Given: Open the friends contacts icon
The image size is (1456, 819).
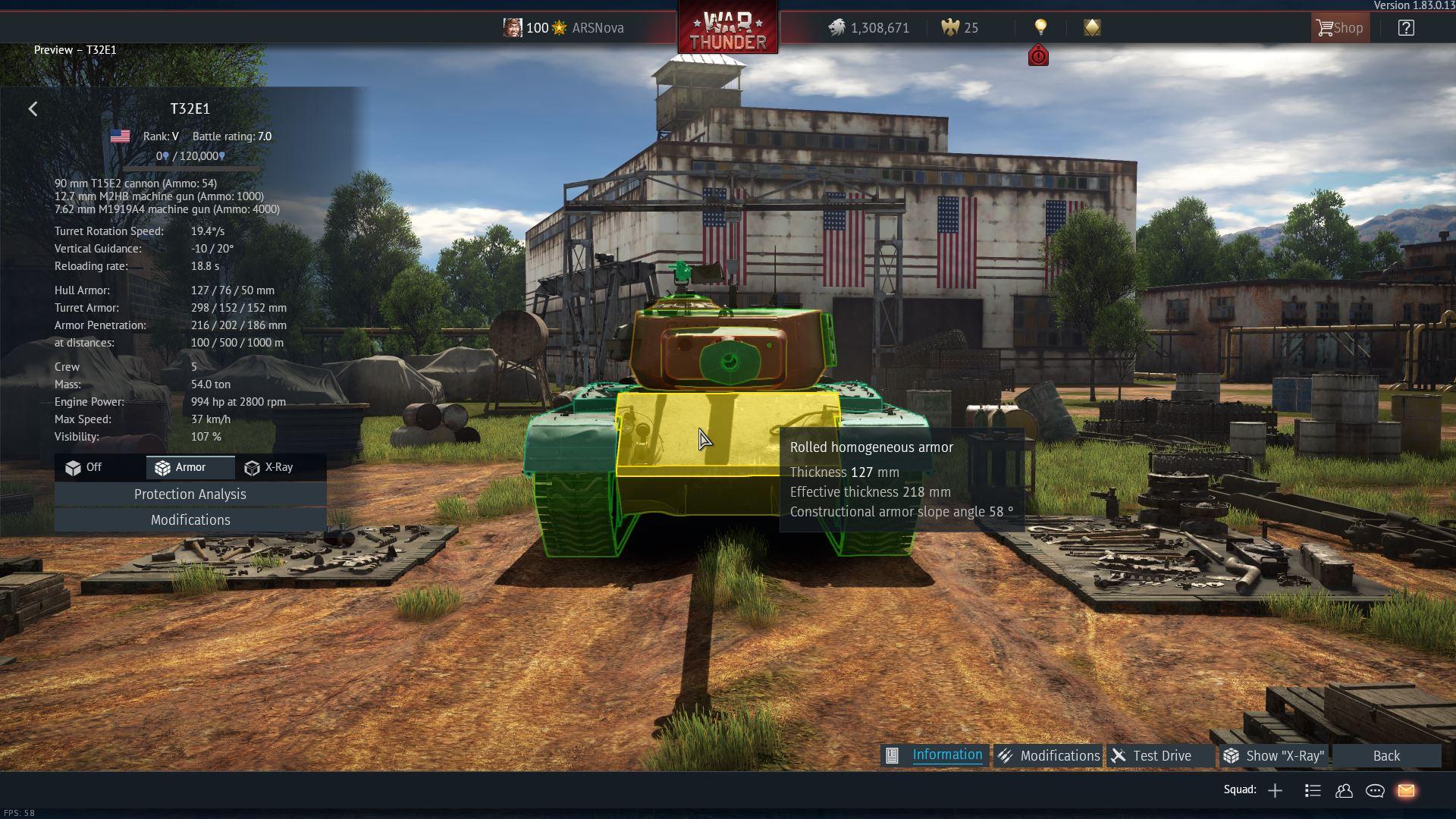Looking at the screenshot, I should pyautogui.click(x=1344, y=791).
